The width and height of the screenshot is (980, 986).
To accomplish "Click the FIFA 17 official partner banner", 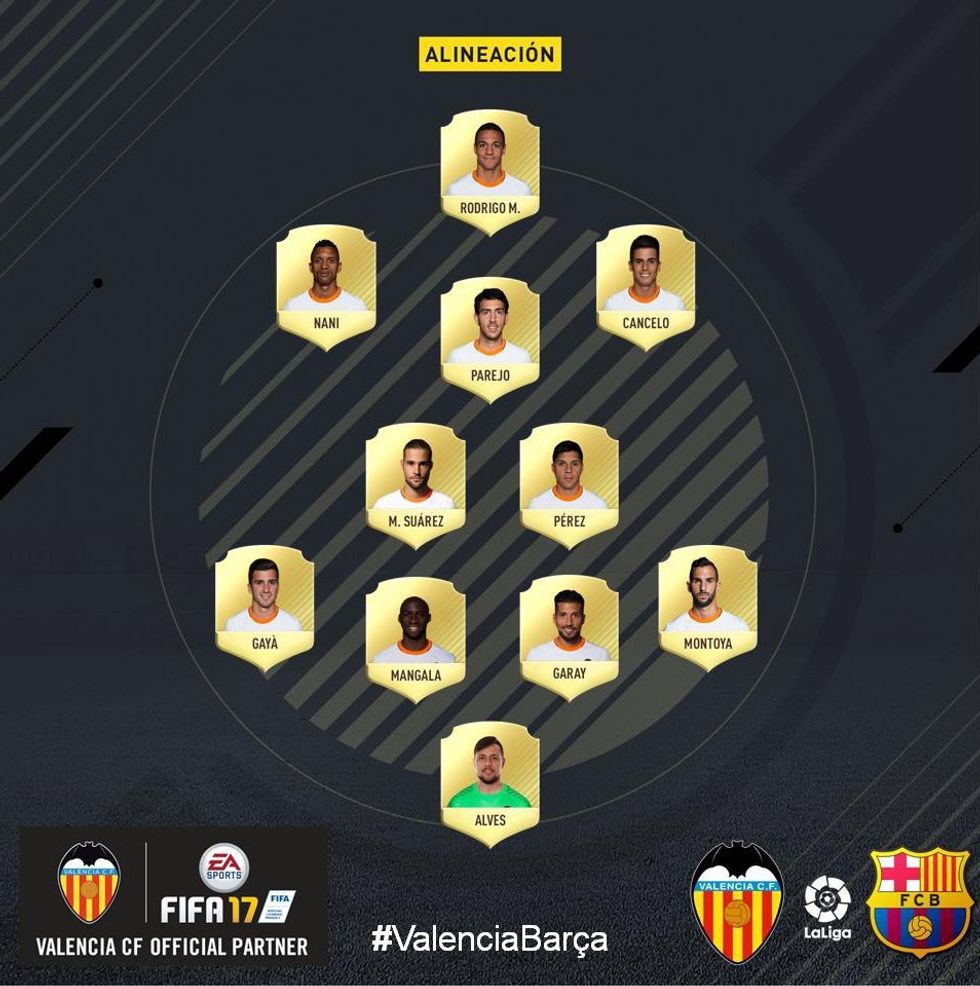I will click(174, 895).
